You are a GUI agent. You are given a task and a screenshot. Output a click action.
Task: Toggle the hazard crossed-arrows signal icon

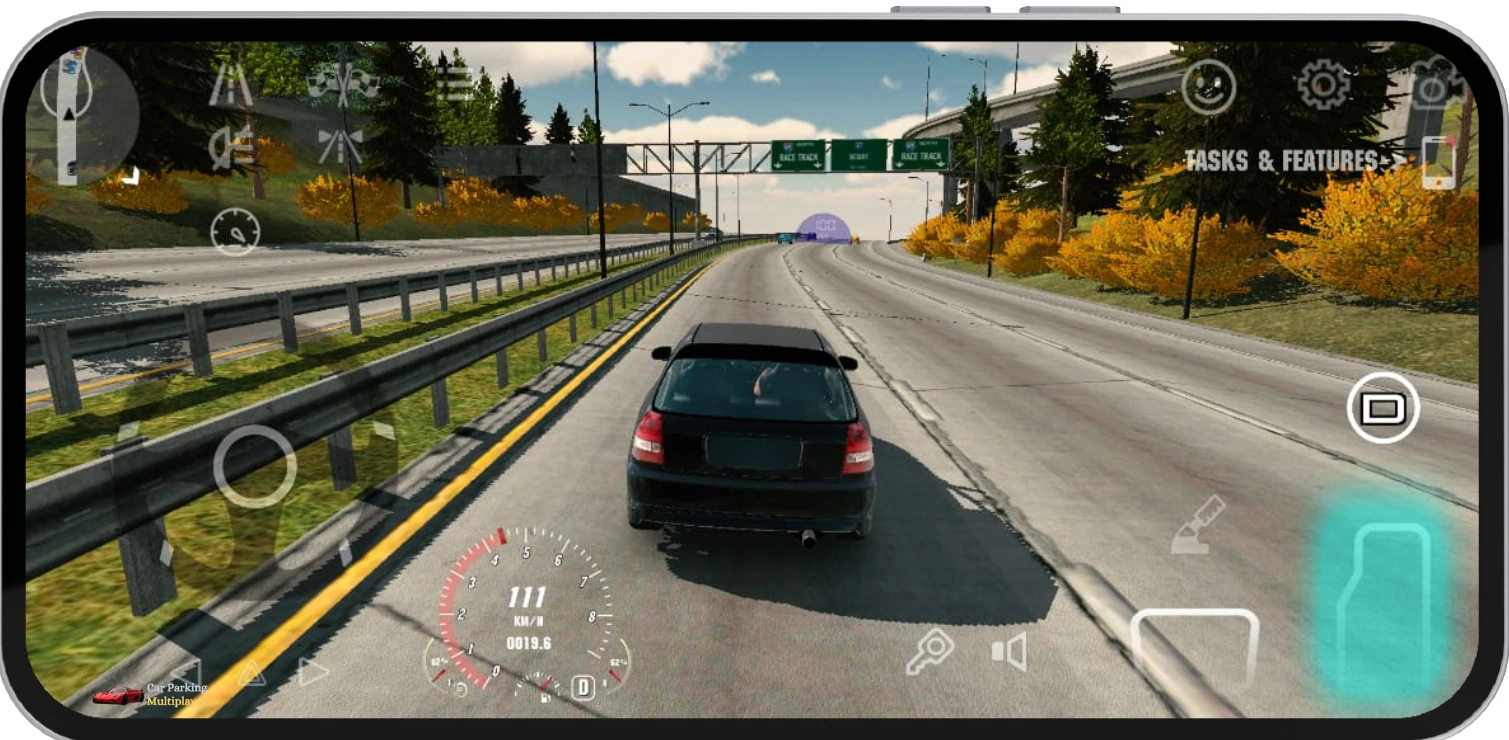pos(340,145)
